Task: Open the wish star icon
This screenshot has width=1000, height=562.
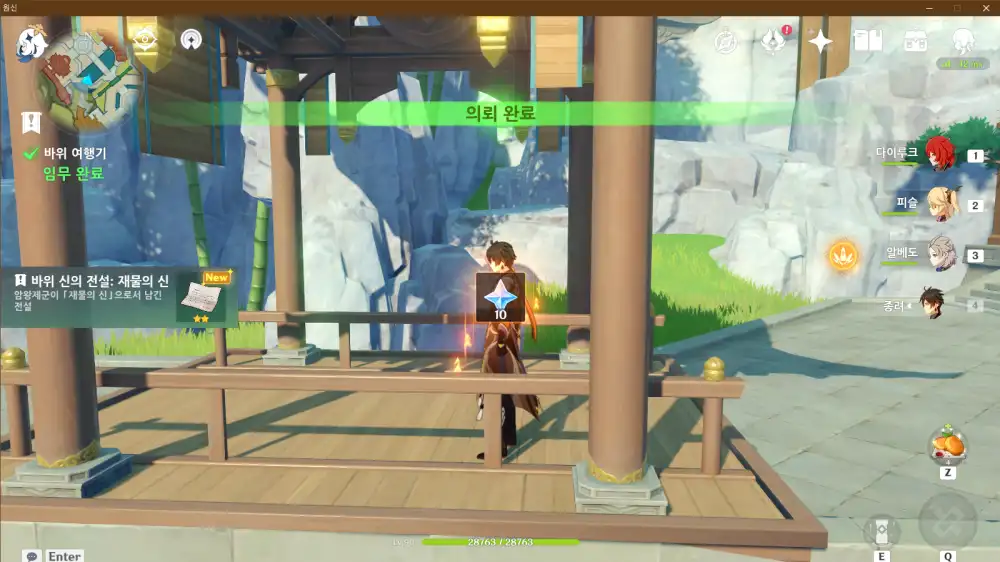Action: (820, 41)
